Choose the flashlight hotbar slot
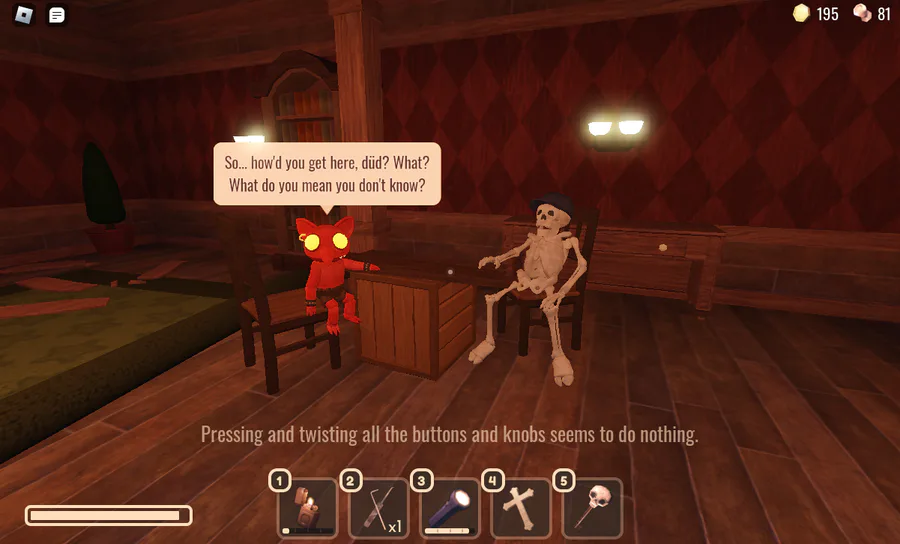This screenshot has height=544, width=900. [450, 508]
